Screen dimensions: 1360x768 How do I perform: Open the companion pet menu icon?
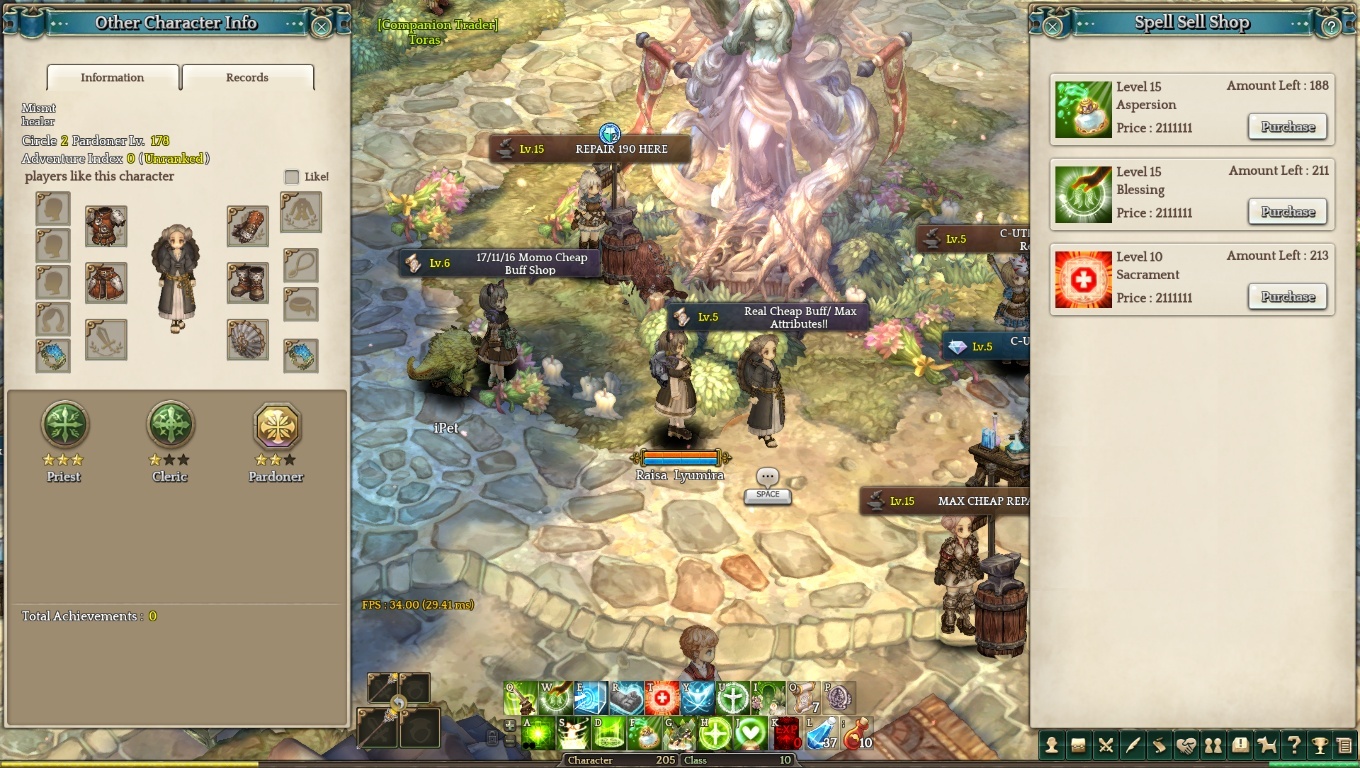(1267, 745)
